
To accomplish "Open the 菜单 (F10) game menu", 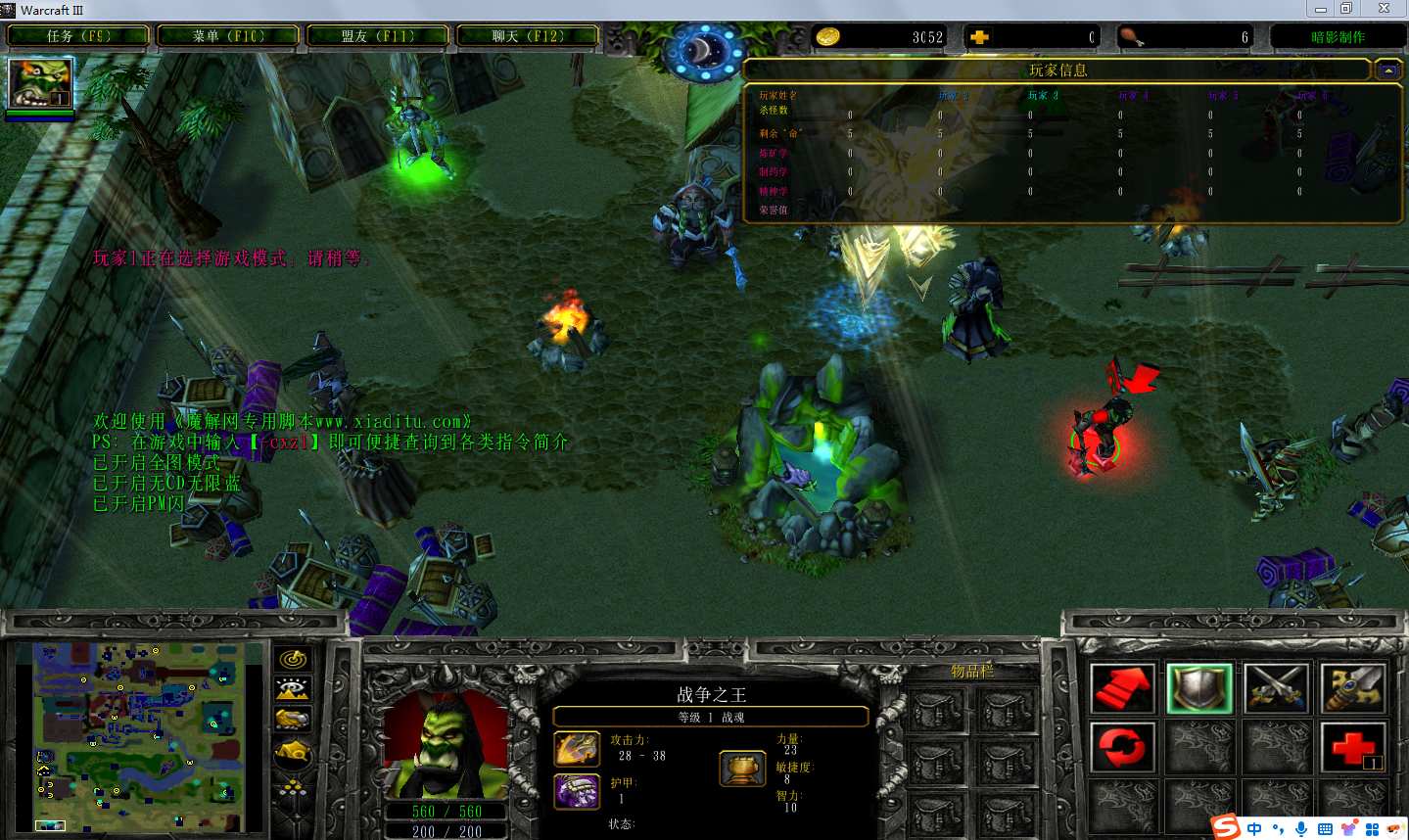I will tap(228, 36).
